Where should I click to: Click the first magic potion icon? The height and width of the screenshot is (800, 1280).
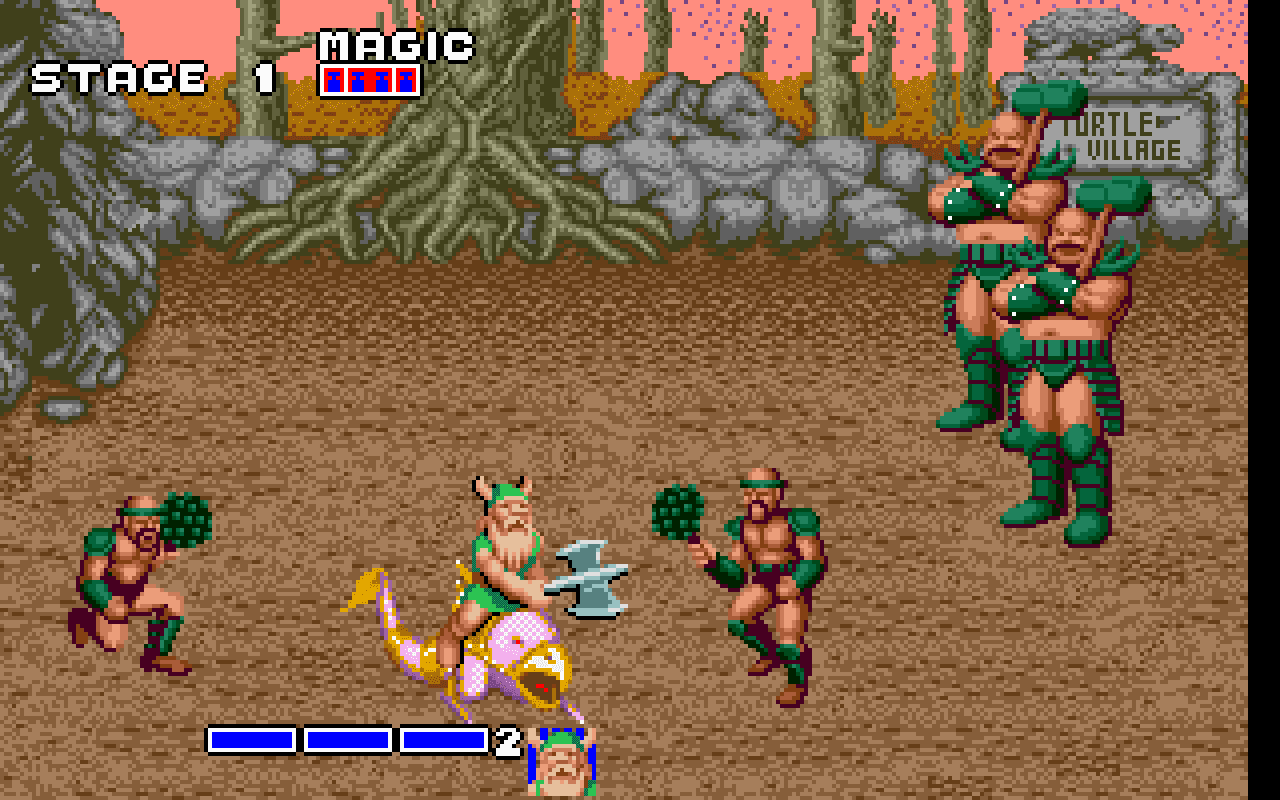coord(333,82)
